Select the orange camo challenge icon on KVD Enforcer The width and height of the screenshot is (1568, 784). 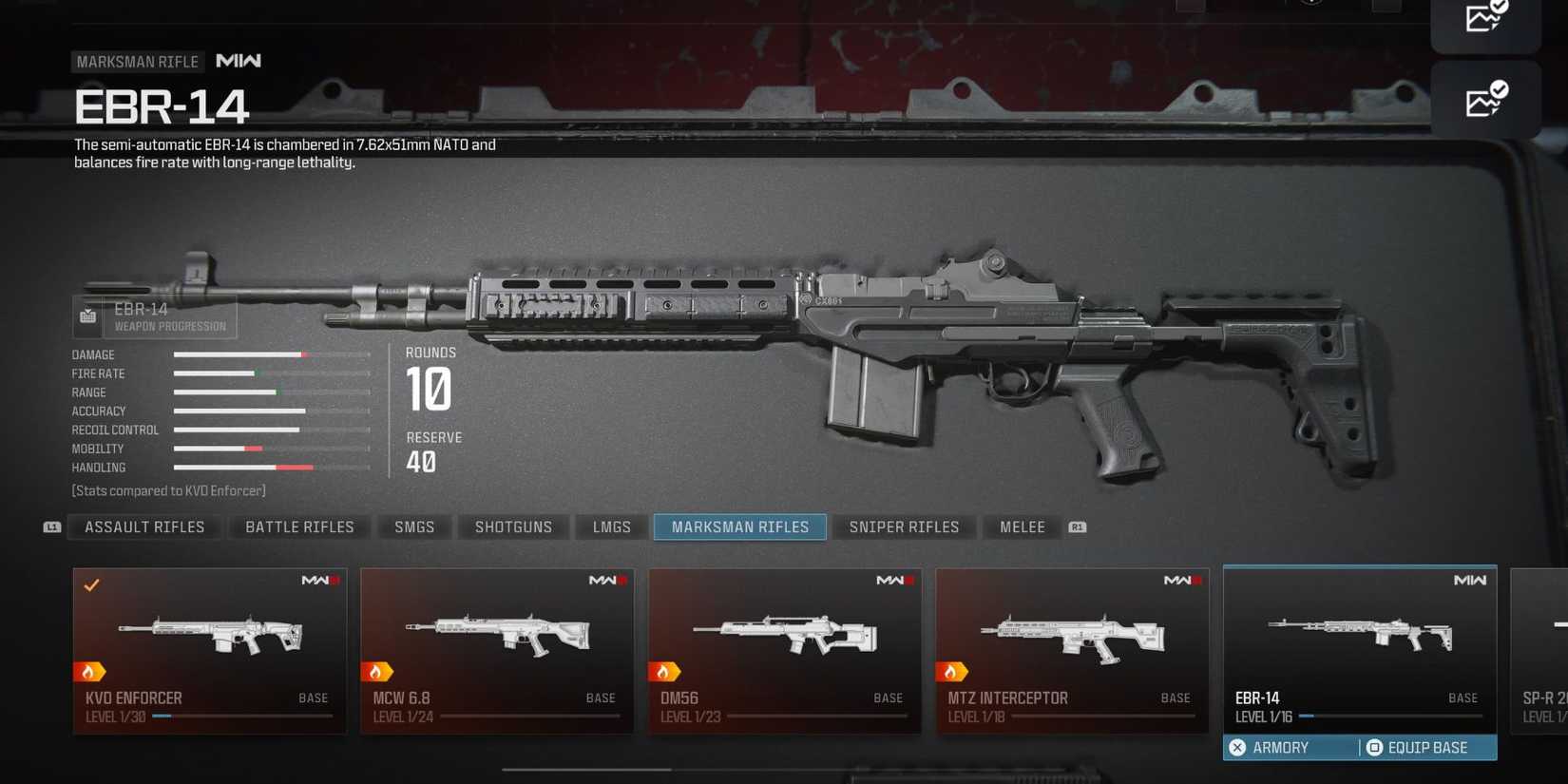[90, 671]
